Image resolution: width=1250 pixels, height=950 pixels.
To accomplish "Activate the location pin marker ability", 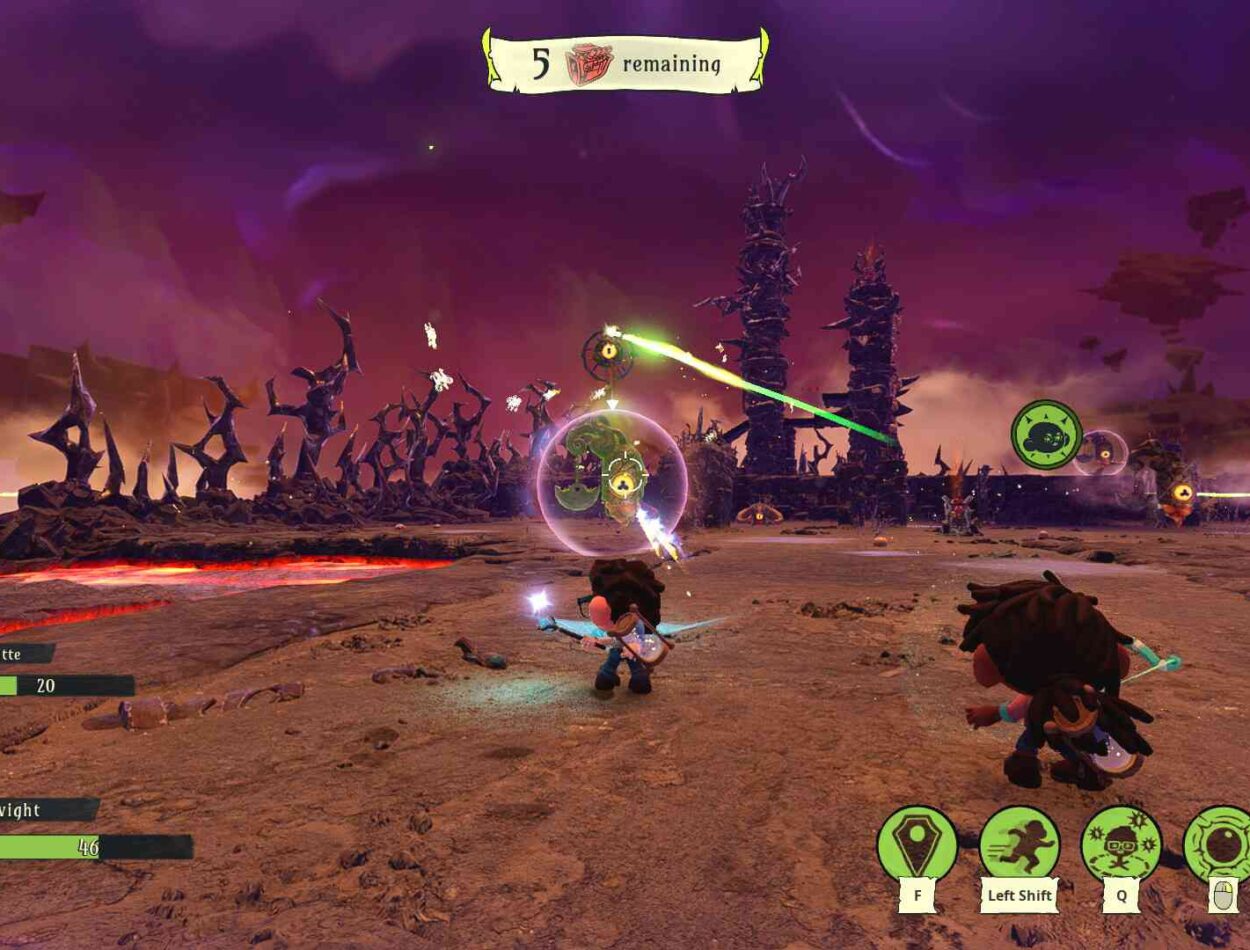I will click(917, 844).
